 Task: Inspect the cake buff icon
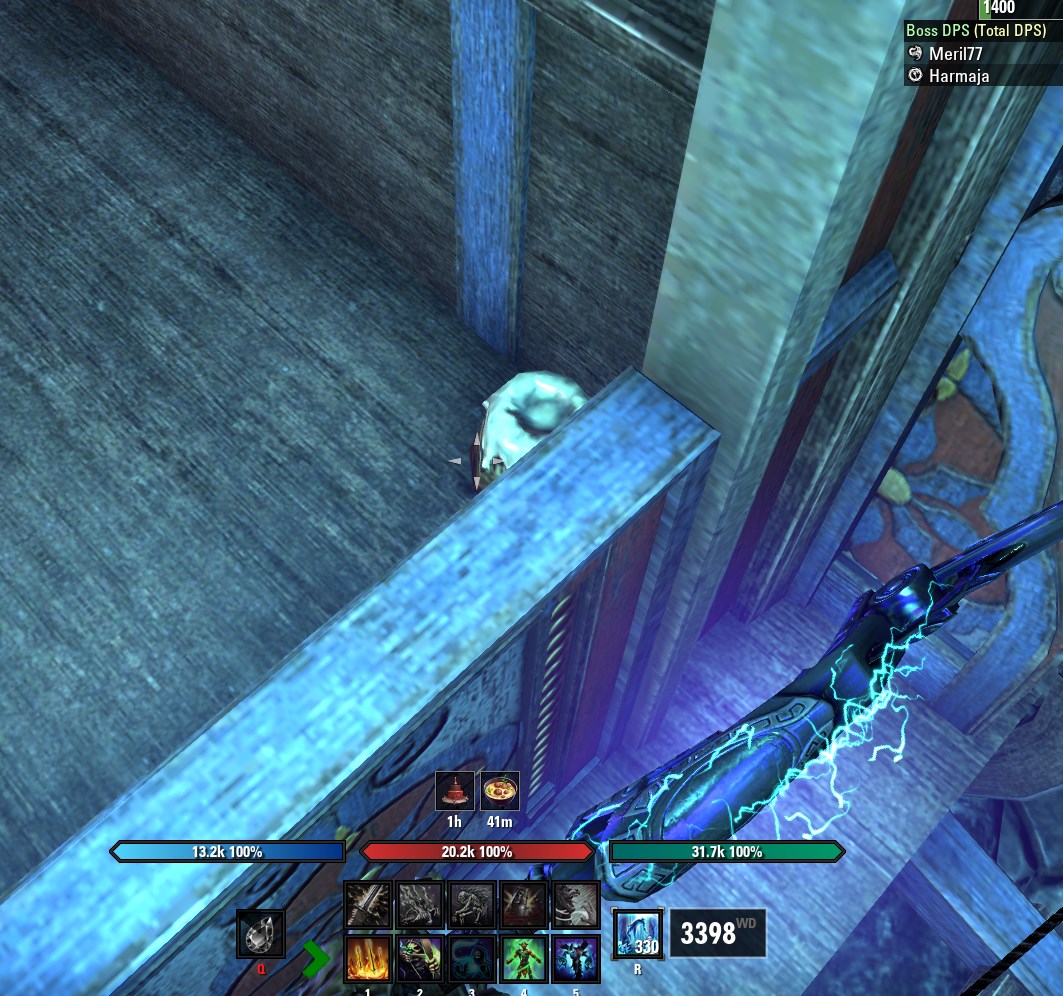455,791
